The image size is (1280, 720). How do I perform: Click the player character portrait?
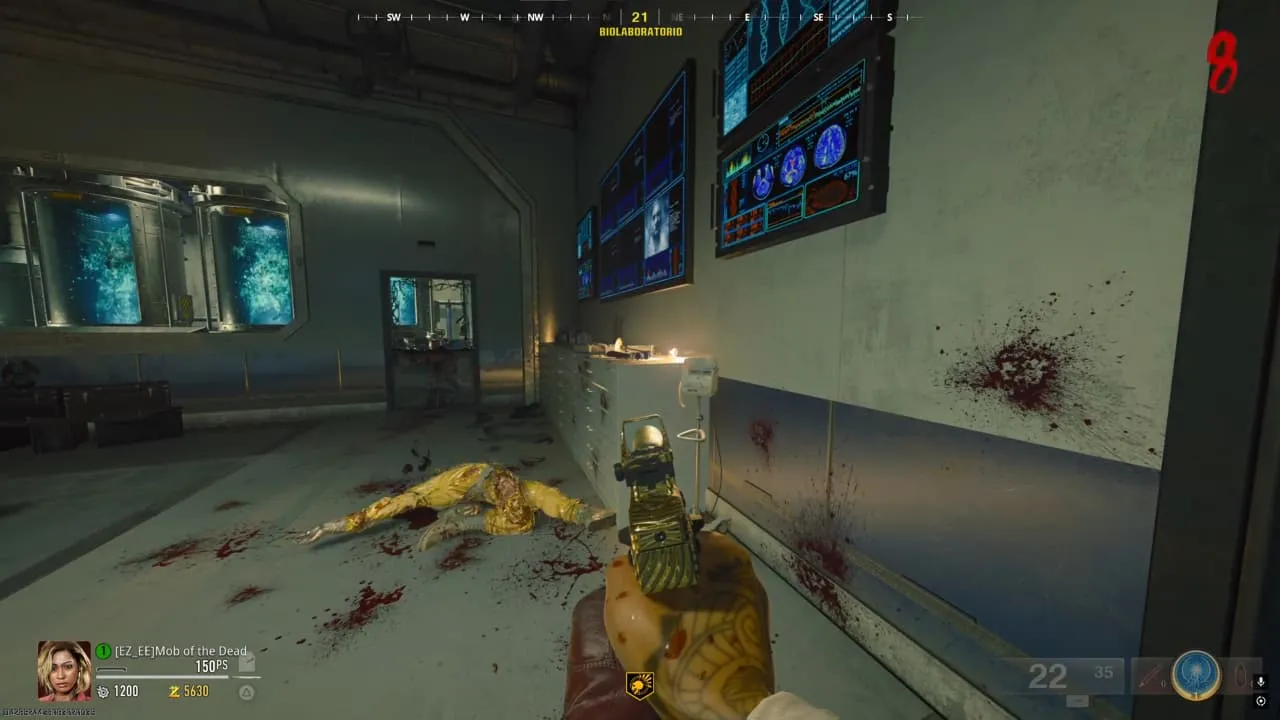click(x=64, y=670)
